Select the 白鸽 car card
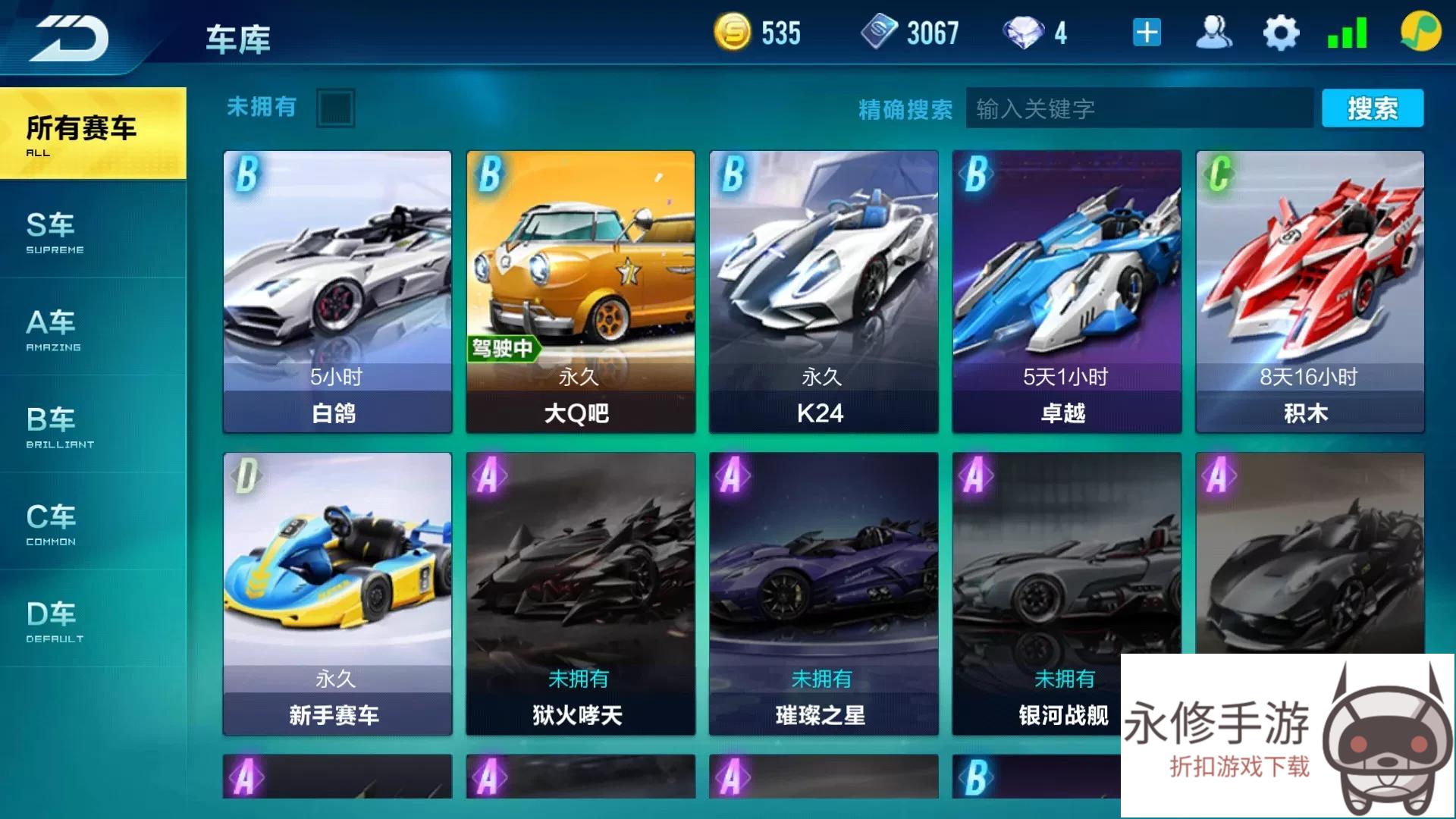Image resolution: width=1456 pixels, height=819 pixels. point(337,292)
